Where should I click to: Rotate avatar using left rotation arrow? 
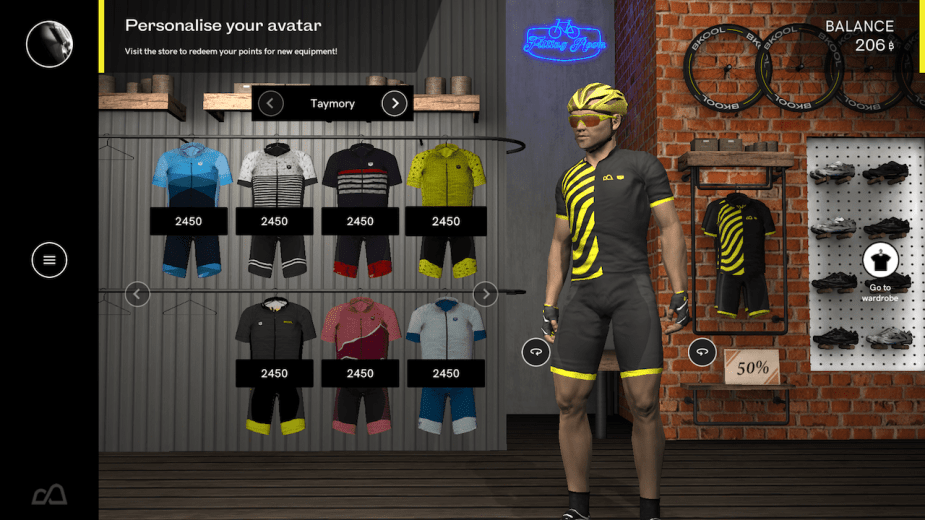[536, 352]
